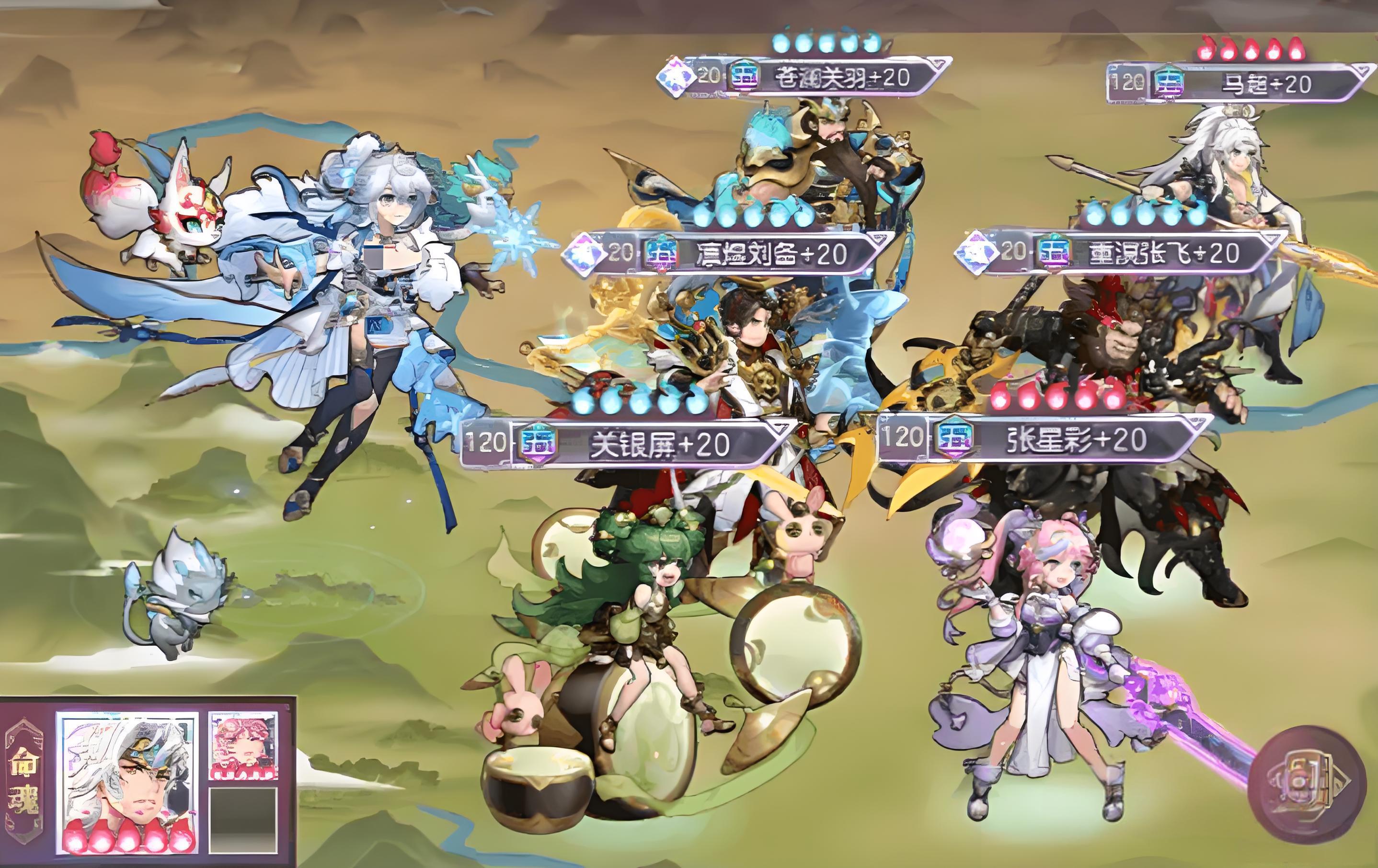The width and height of the screenshot is (1378, 868).
Task: Select the small pink-haired soul portrait
Action: 242,745
